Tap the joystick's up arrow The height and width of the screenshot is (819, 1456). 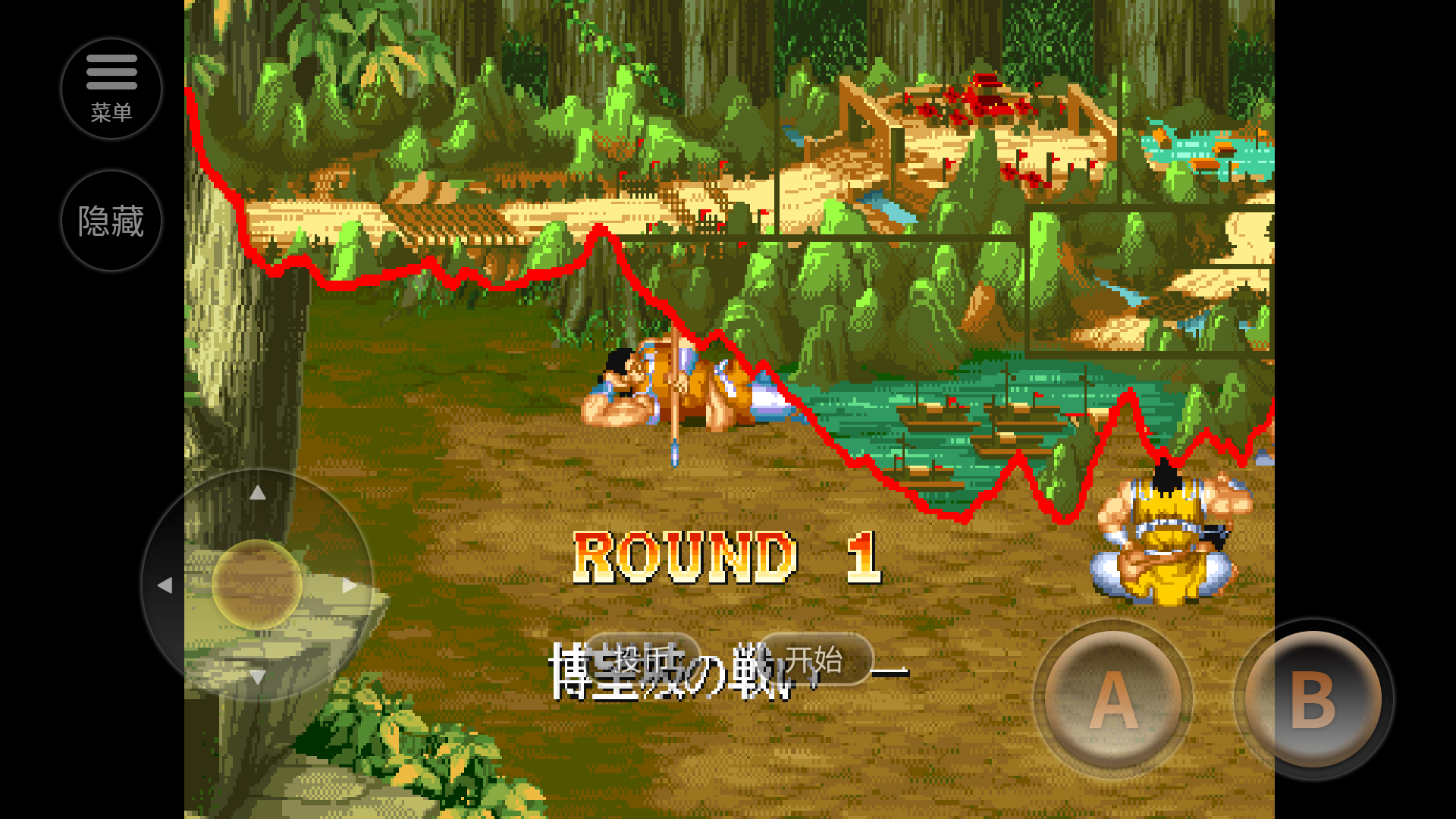258,493
